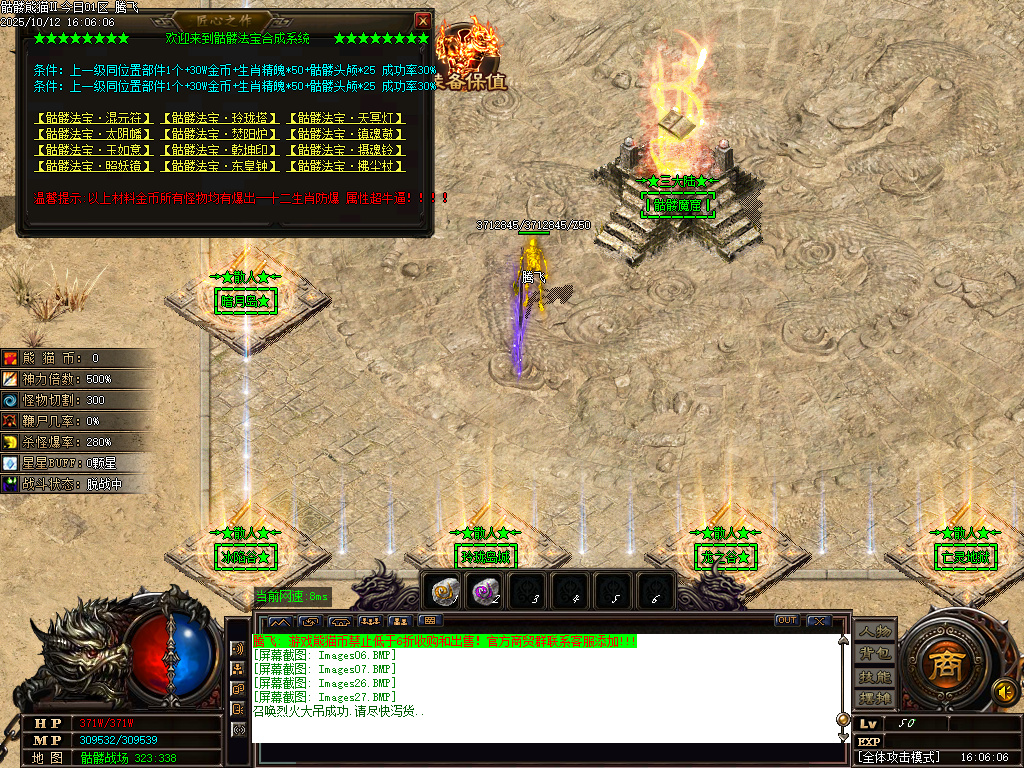
Task: Choose 骷髅法宝·梵阳炉 crafting link
Action: (220, 134)
